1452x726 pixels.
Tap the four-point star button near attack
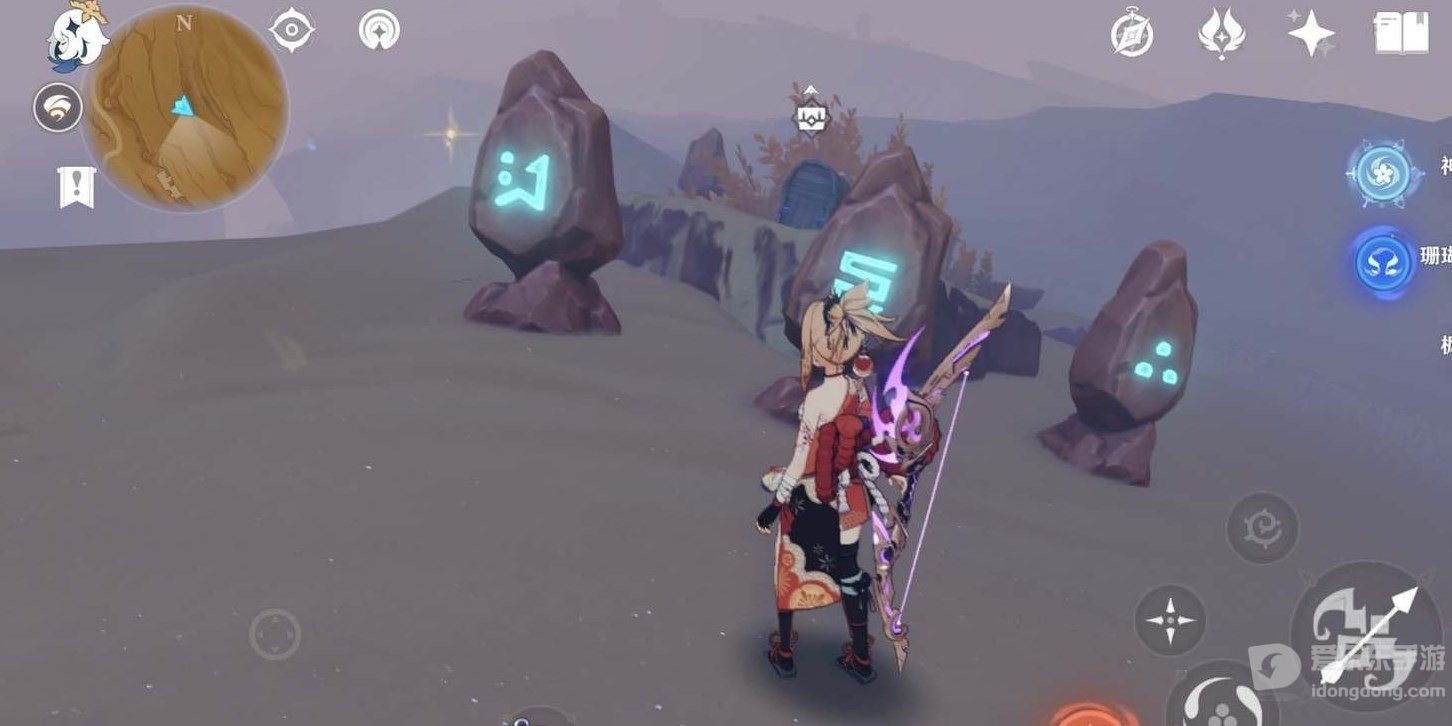click(1170, 621)
